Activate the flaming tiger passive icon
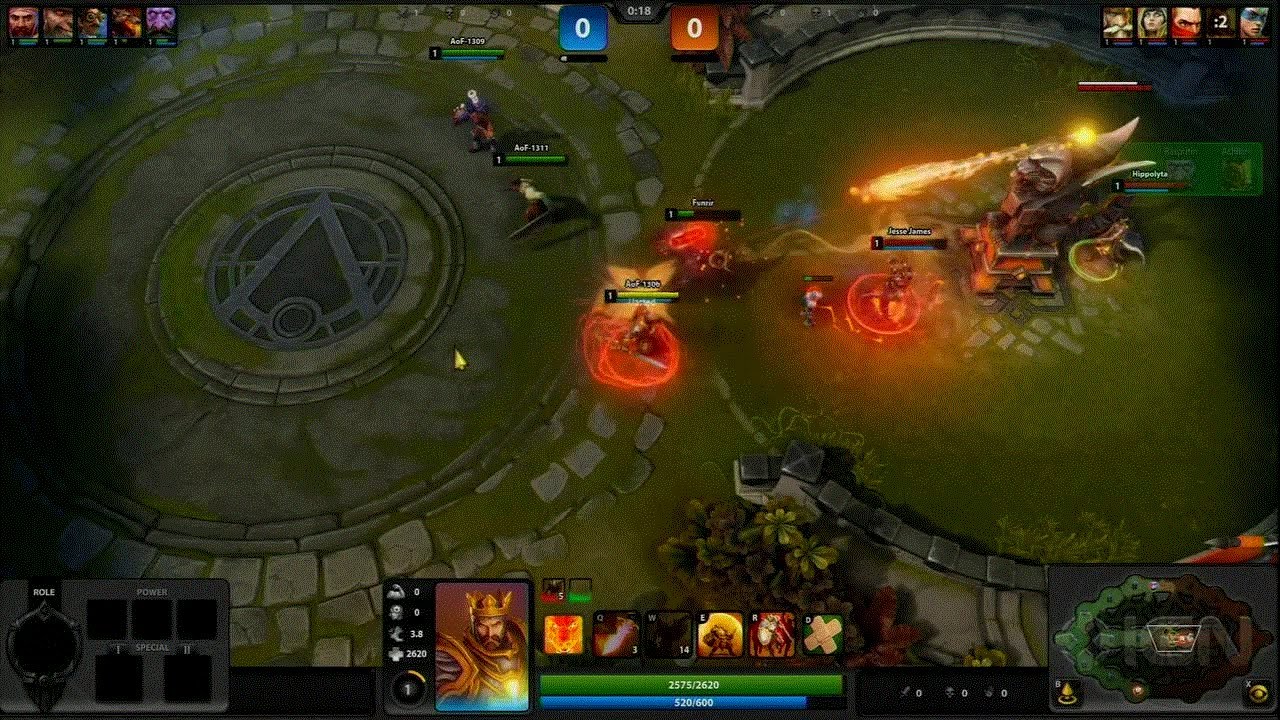The image size is (1280, 720). (564, 635)
